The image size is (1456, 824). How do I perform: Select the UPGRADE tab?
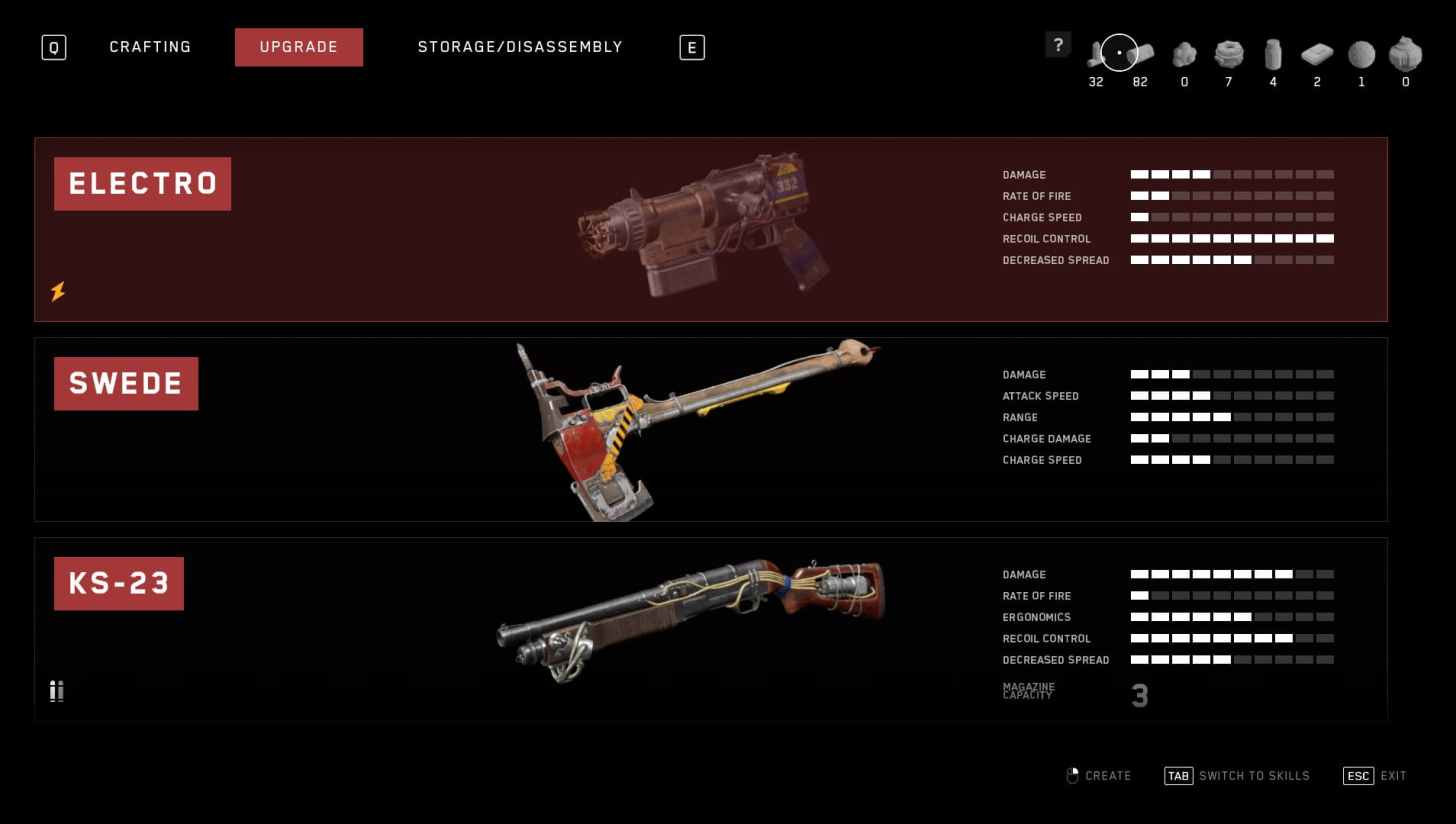(x=299, y=46)
